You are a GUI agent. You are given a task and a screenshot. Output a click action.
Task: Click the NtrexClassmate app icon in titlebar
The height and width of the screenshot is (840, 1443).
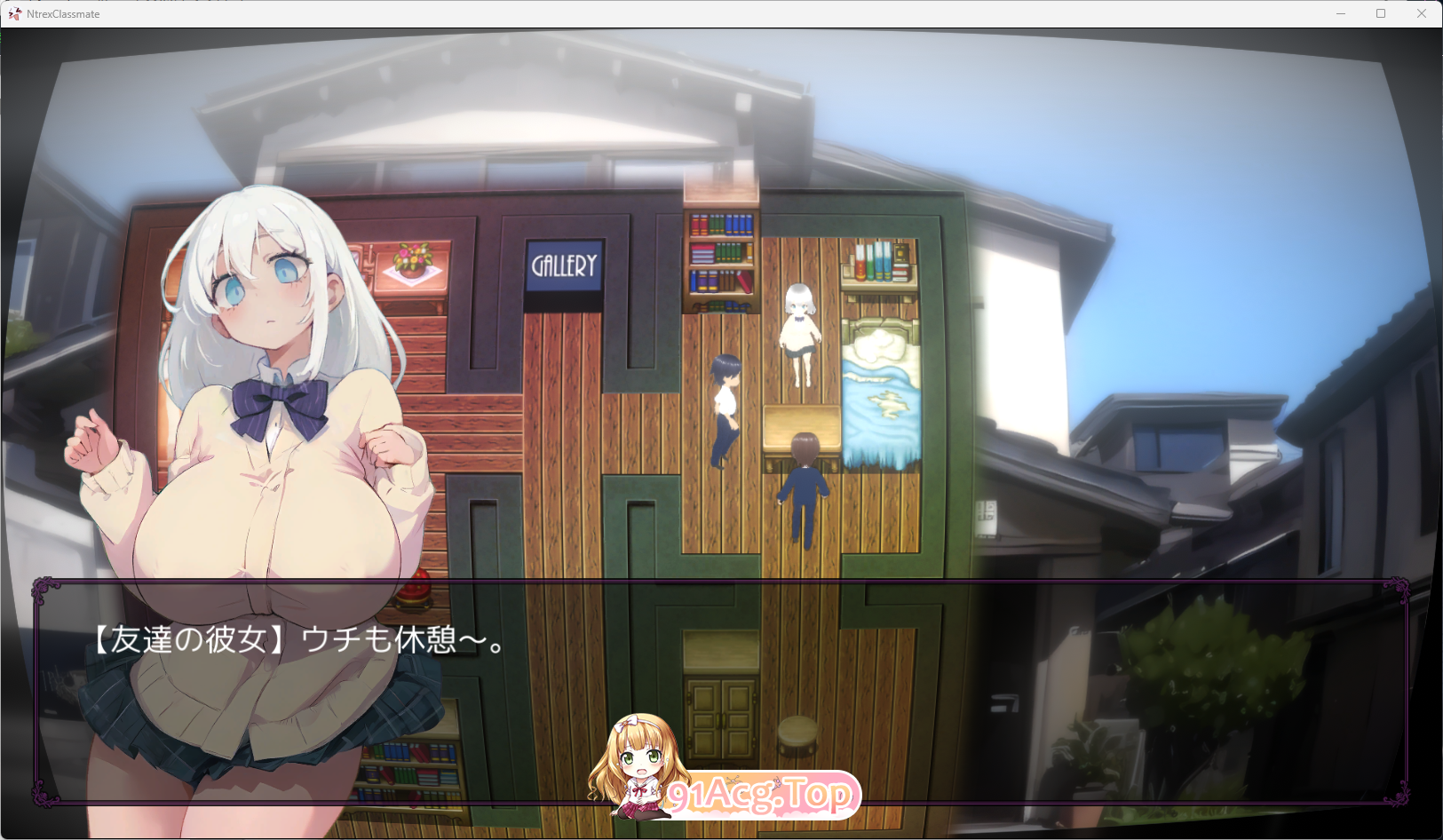click(x=13, y=13)
